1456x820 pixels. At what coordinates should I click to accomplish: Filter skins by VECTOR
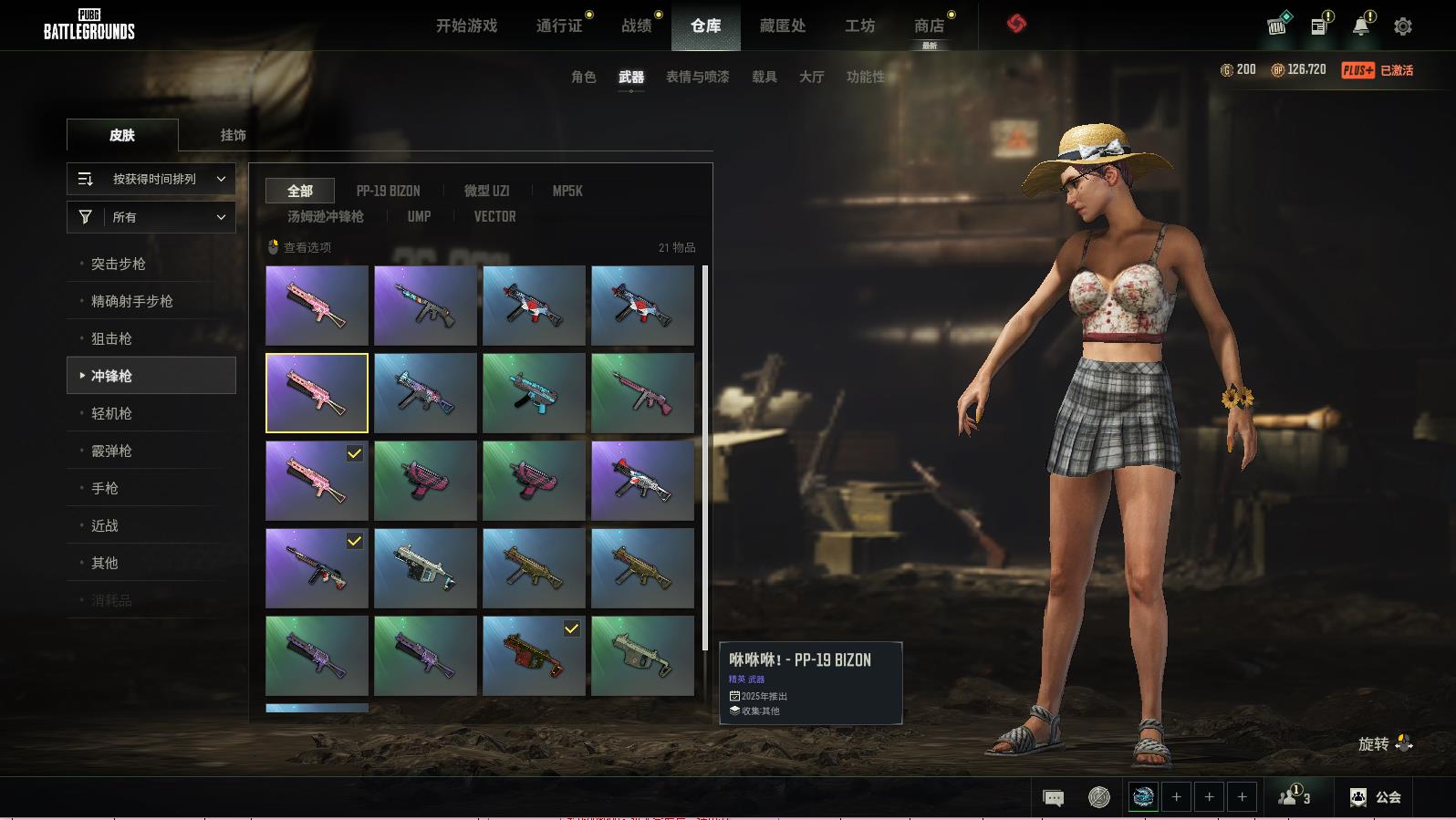494,216
